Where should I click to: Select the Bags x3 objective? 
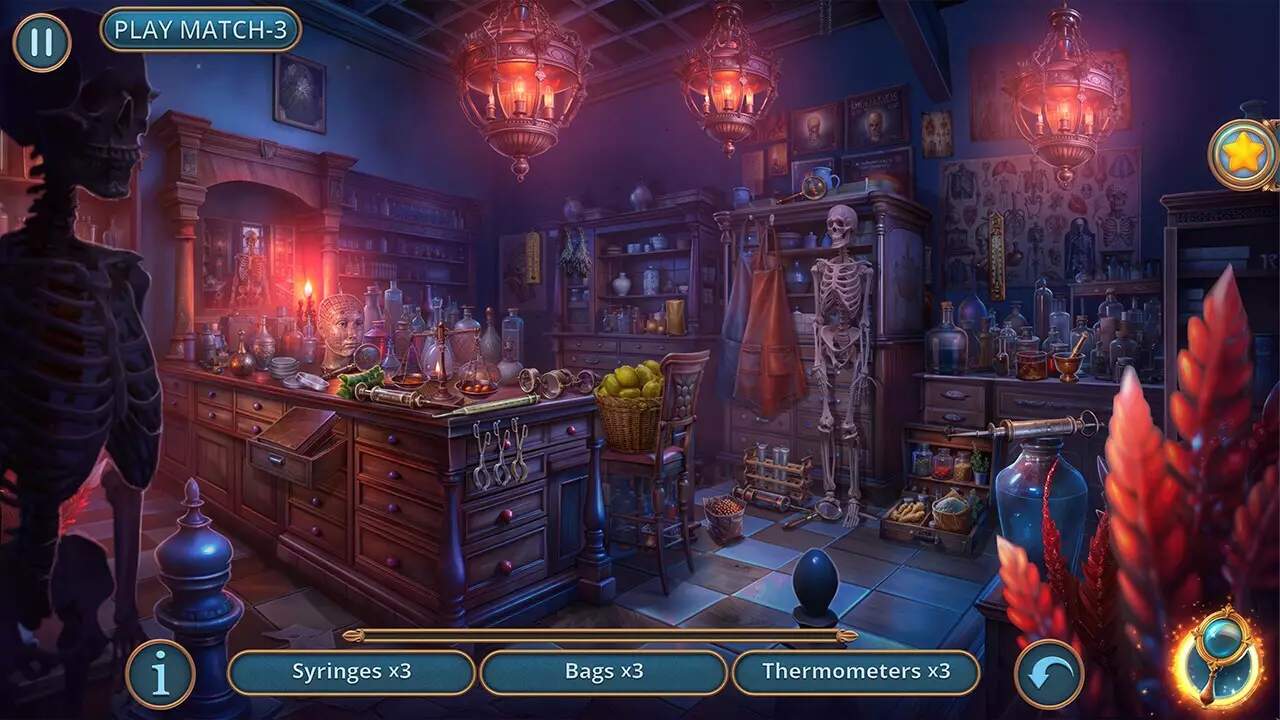point(601,674)
